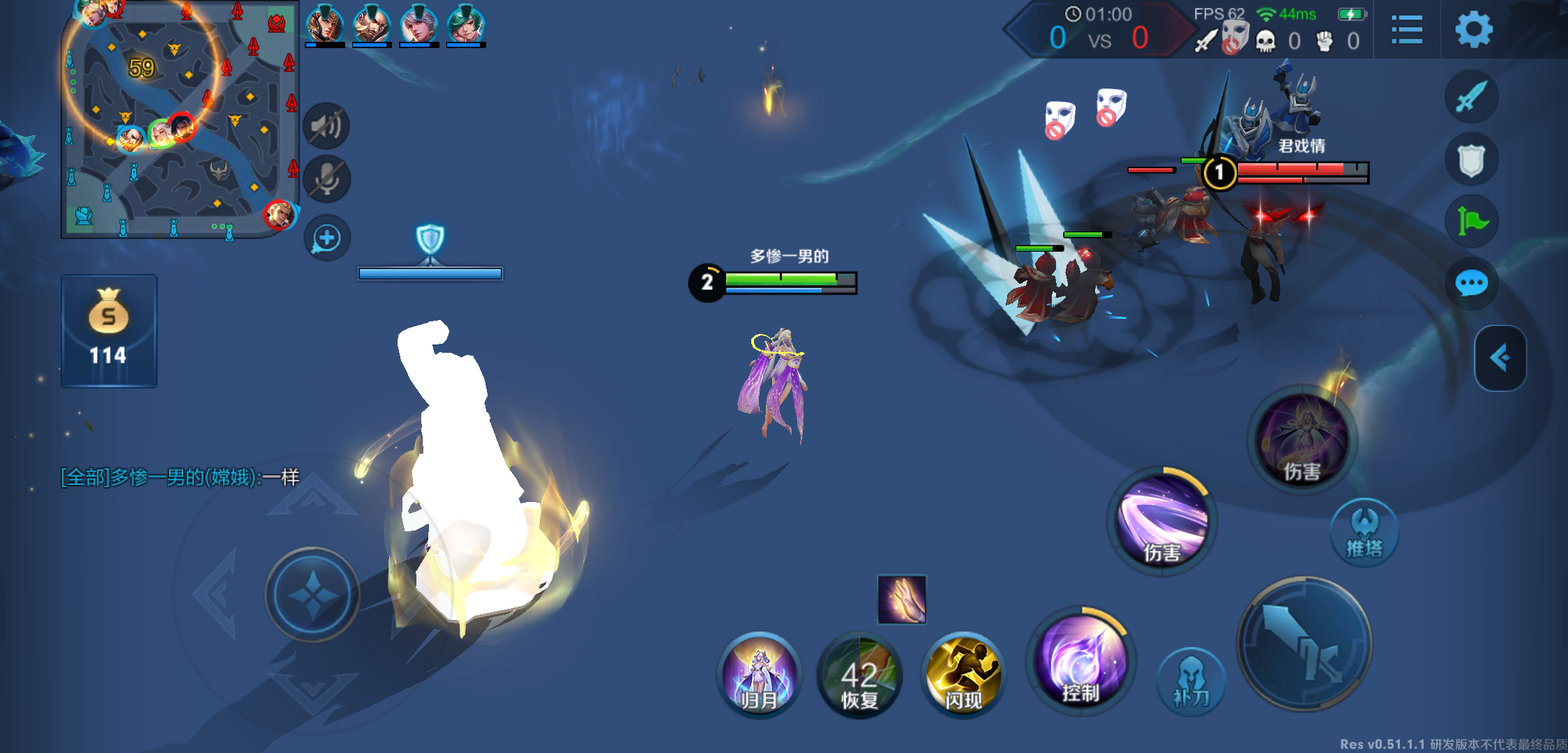Use the 恢复 heal spell

[x=859, y=676]
